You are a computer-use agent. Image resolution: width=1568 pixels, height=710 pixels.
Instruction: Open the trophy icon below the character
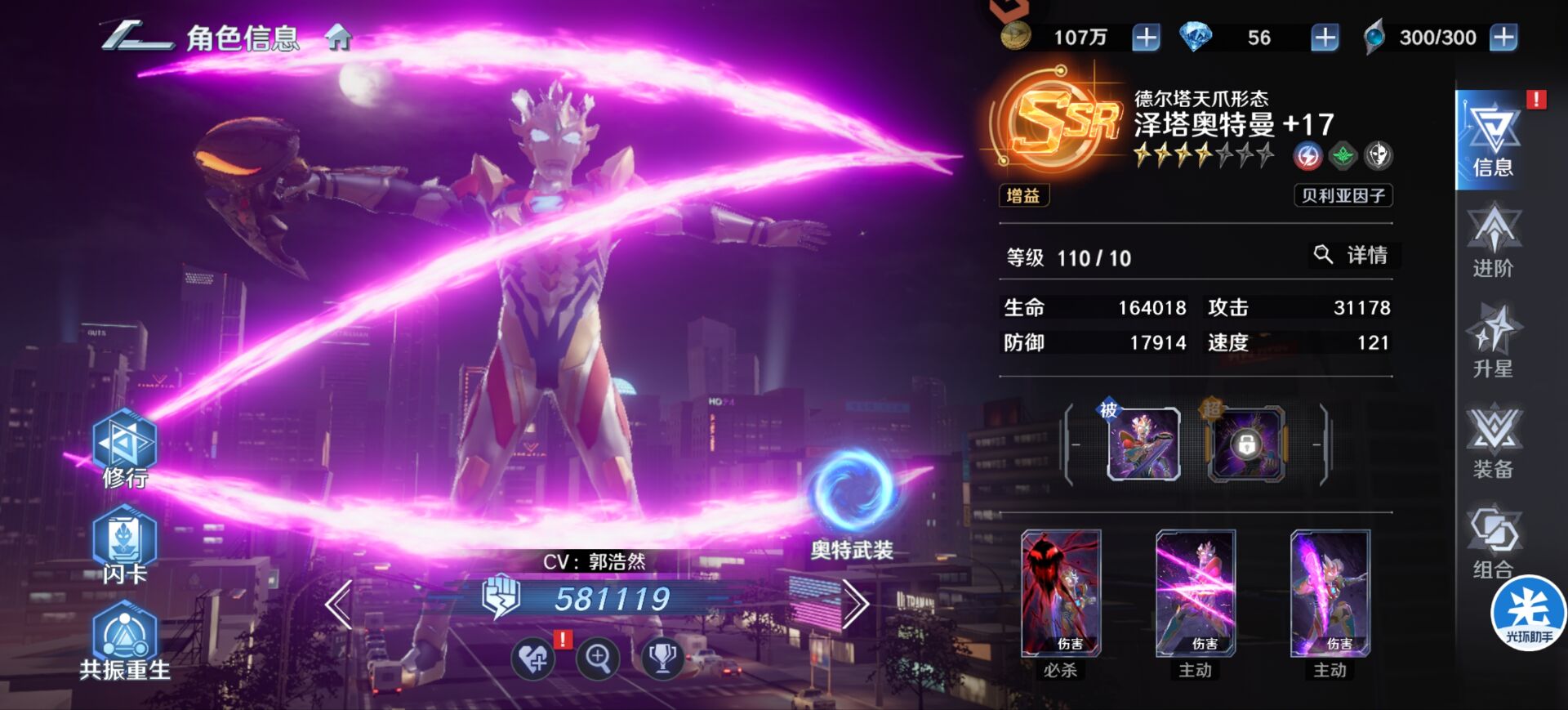click(x=661, y=658)
